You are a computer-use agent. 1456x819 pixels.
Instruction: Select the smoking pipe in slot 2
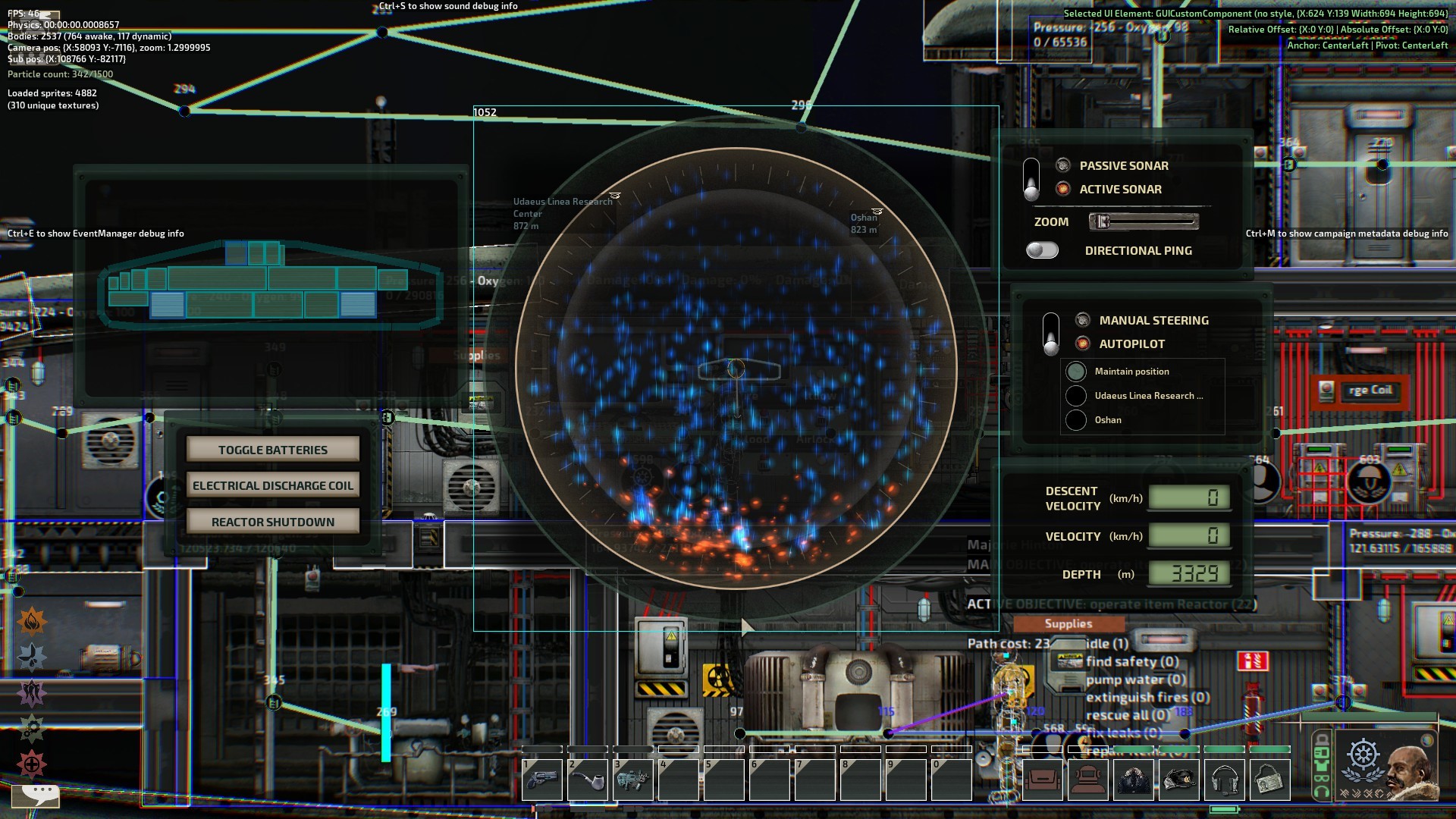[588, 780]
